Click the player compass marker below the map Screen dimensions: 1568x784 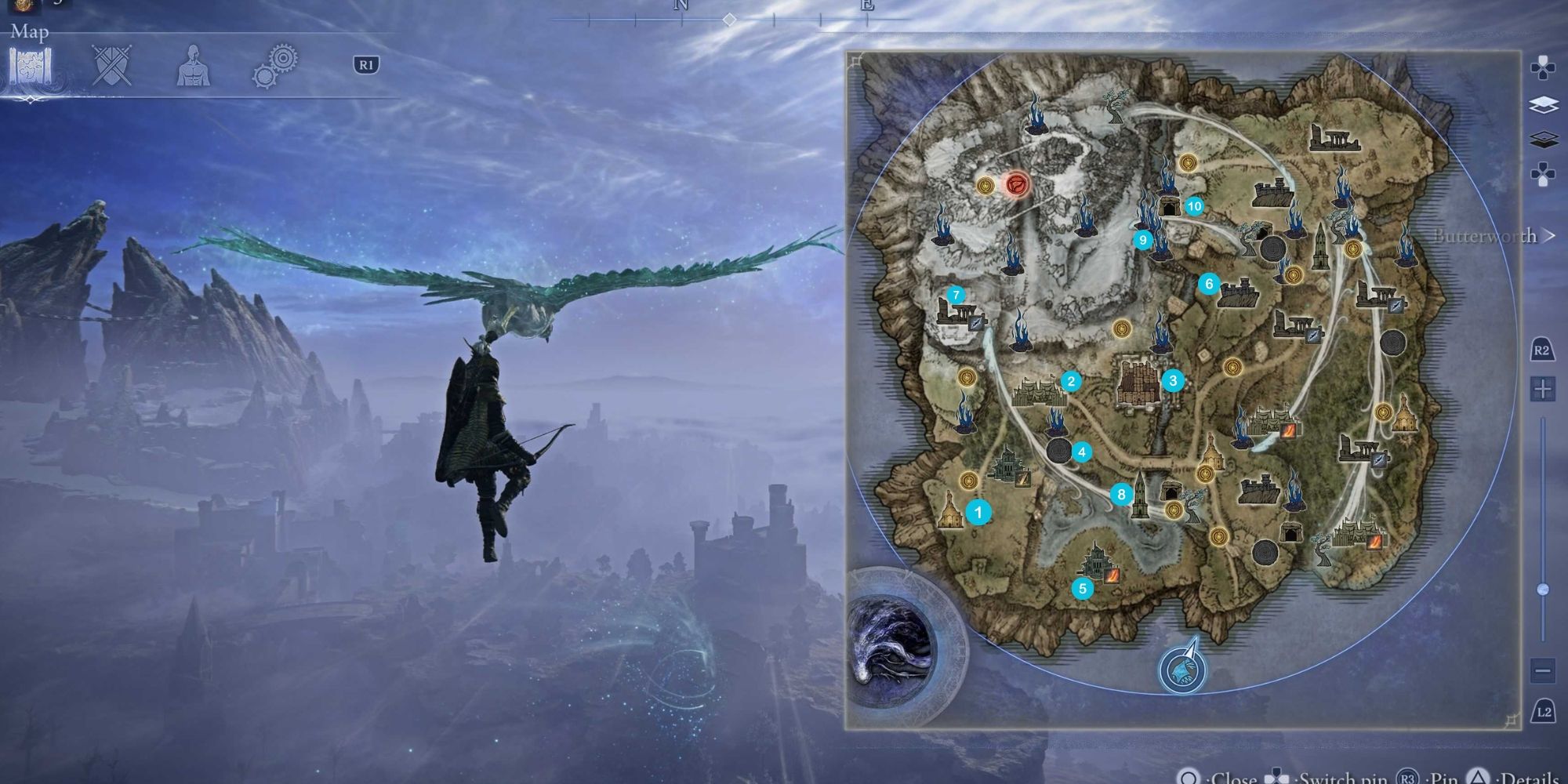[1184, 670]
